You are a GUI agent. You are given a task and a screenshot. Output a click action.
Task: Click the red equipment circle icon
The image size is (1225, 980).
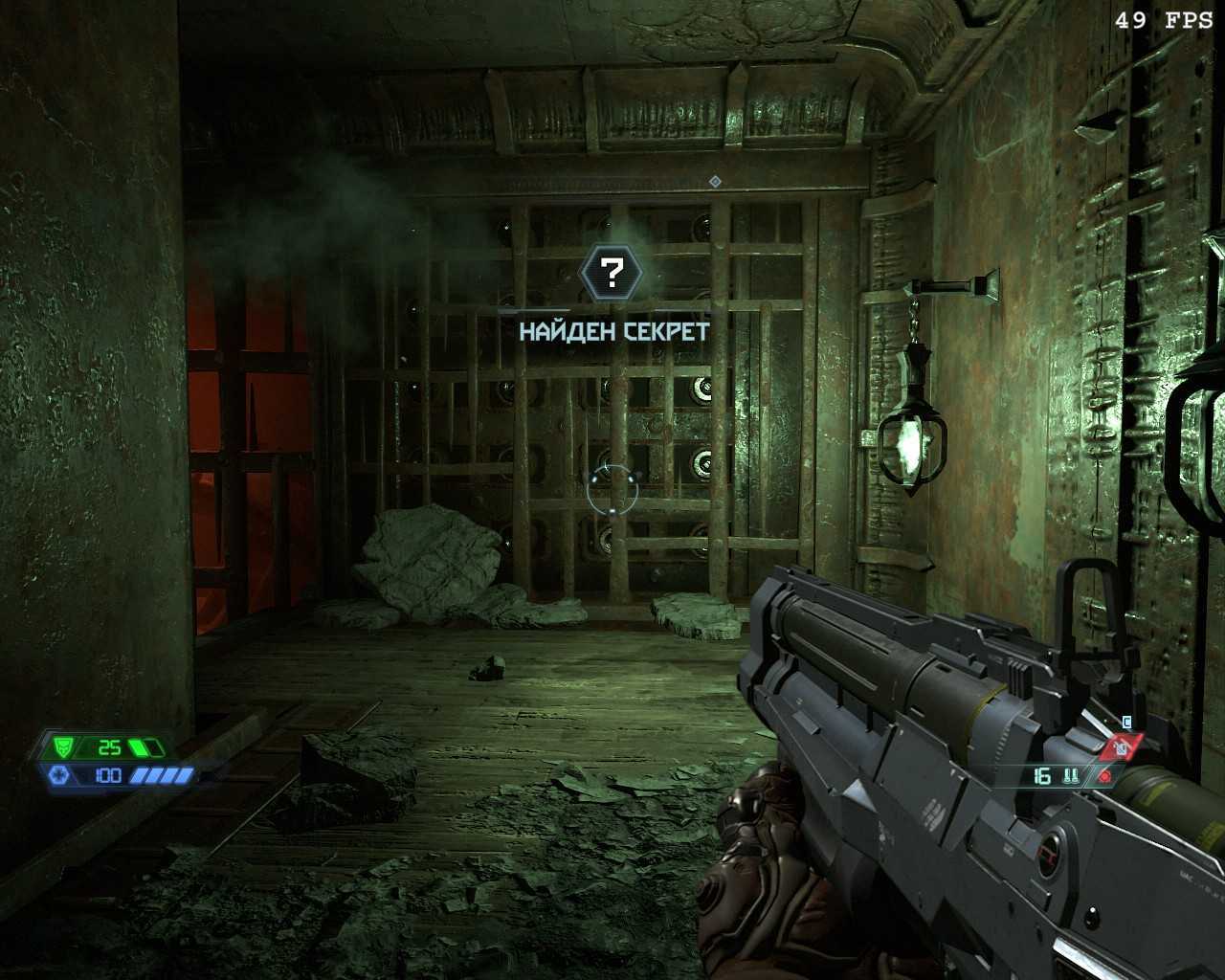click(1105, 777)
